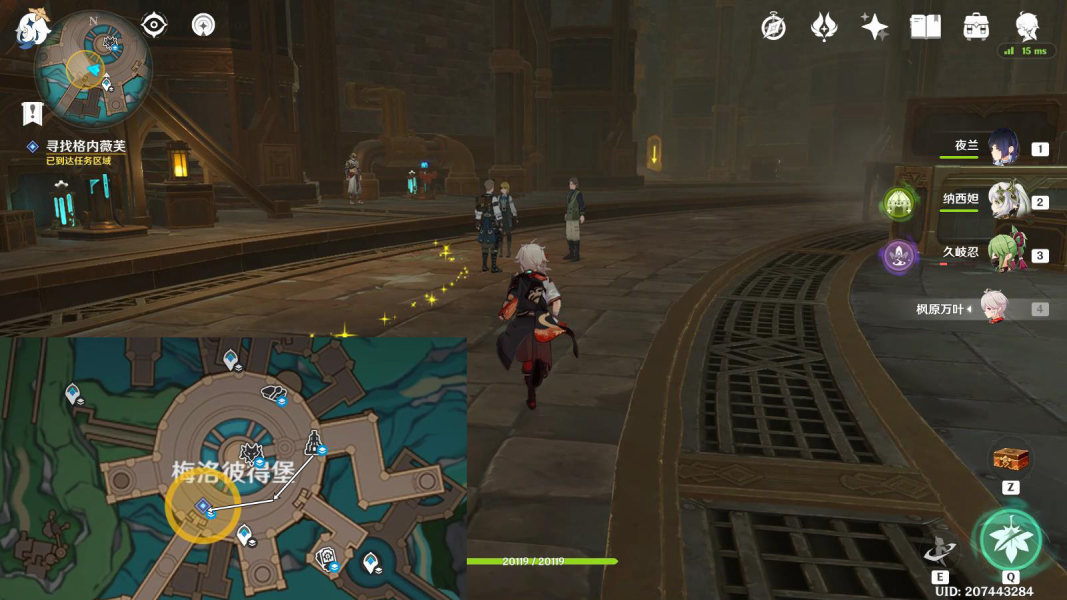Trigger 纳西妲's green elemental burst icon
Image resolution: width=1067 pixels, height=600 pixels.
point(898,204)
